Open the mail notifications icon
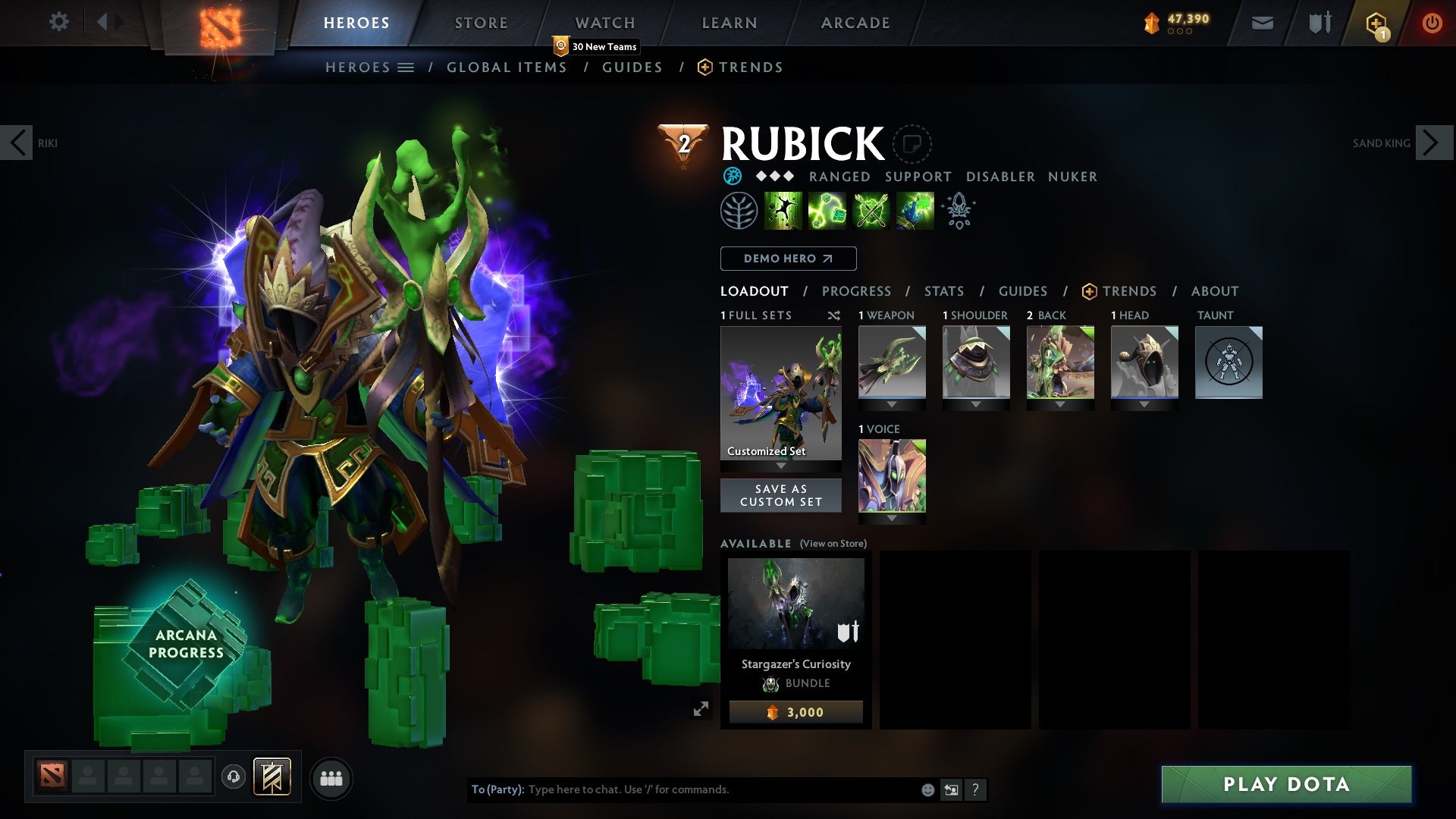 pyautogui.click(x=1261, y=23)
